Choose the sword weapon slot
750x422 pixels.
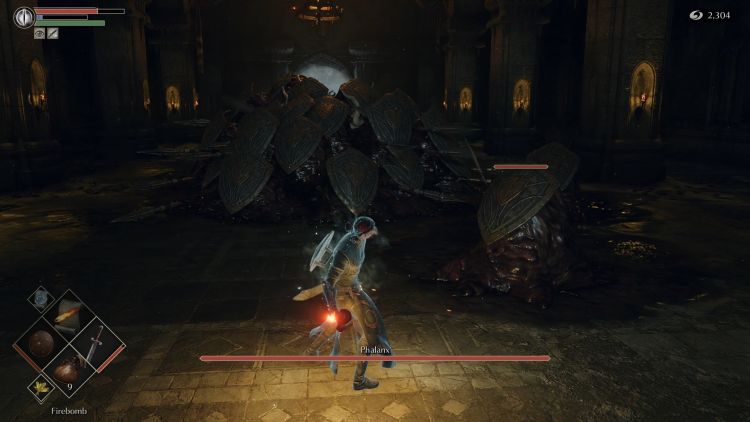pos(98,345)
